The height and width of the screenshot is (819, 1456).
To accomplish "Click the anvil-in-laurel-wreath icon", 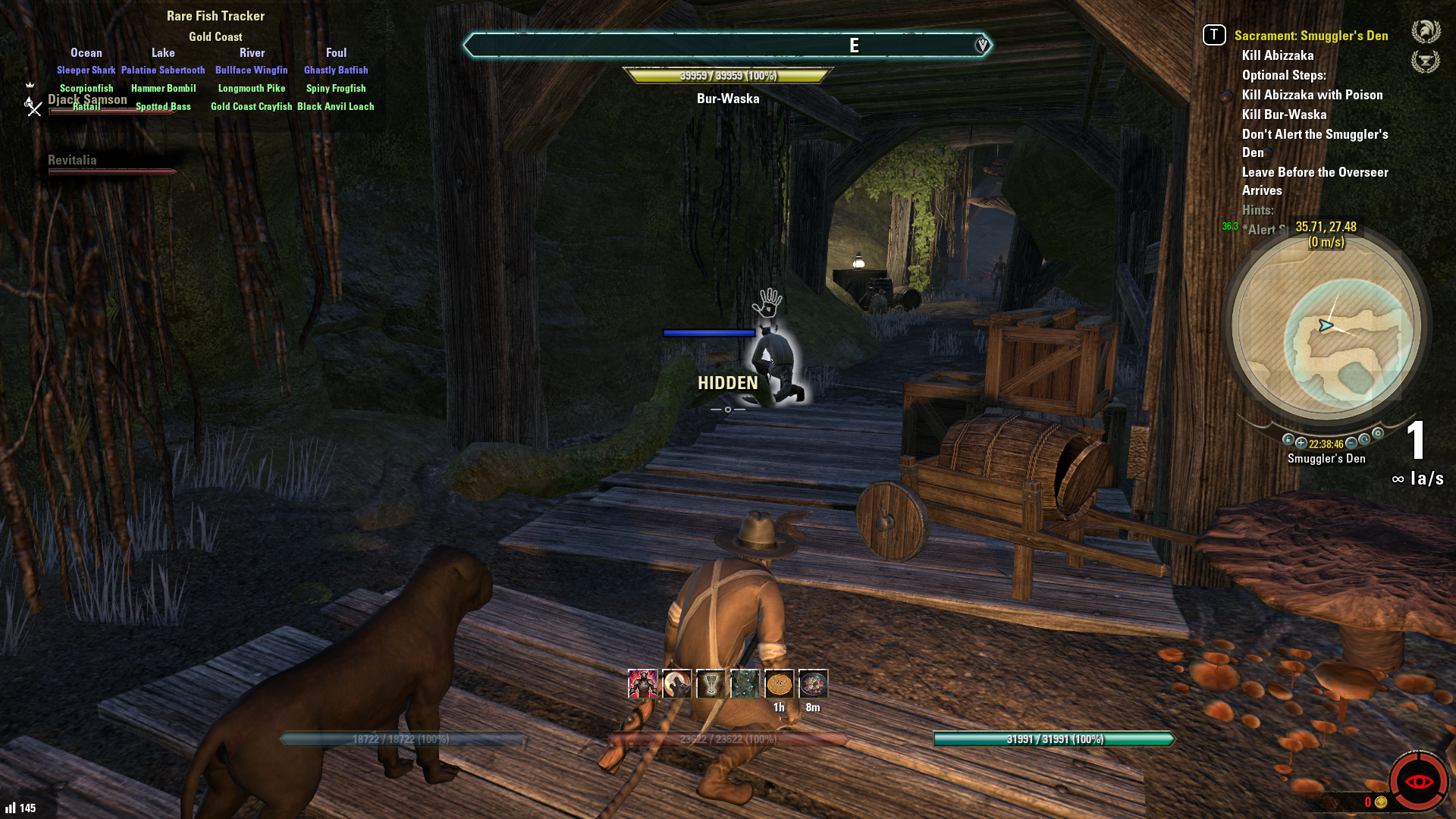I will (1425, 61).
